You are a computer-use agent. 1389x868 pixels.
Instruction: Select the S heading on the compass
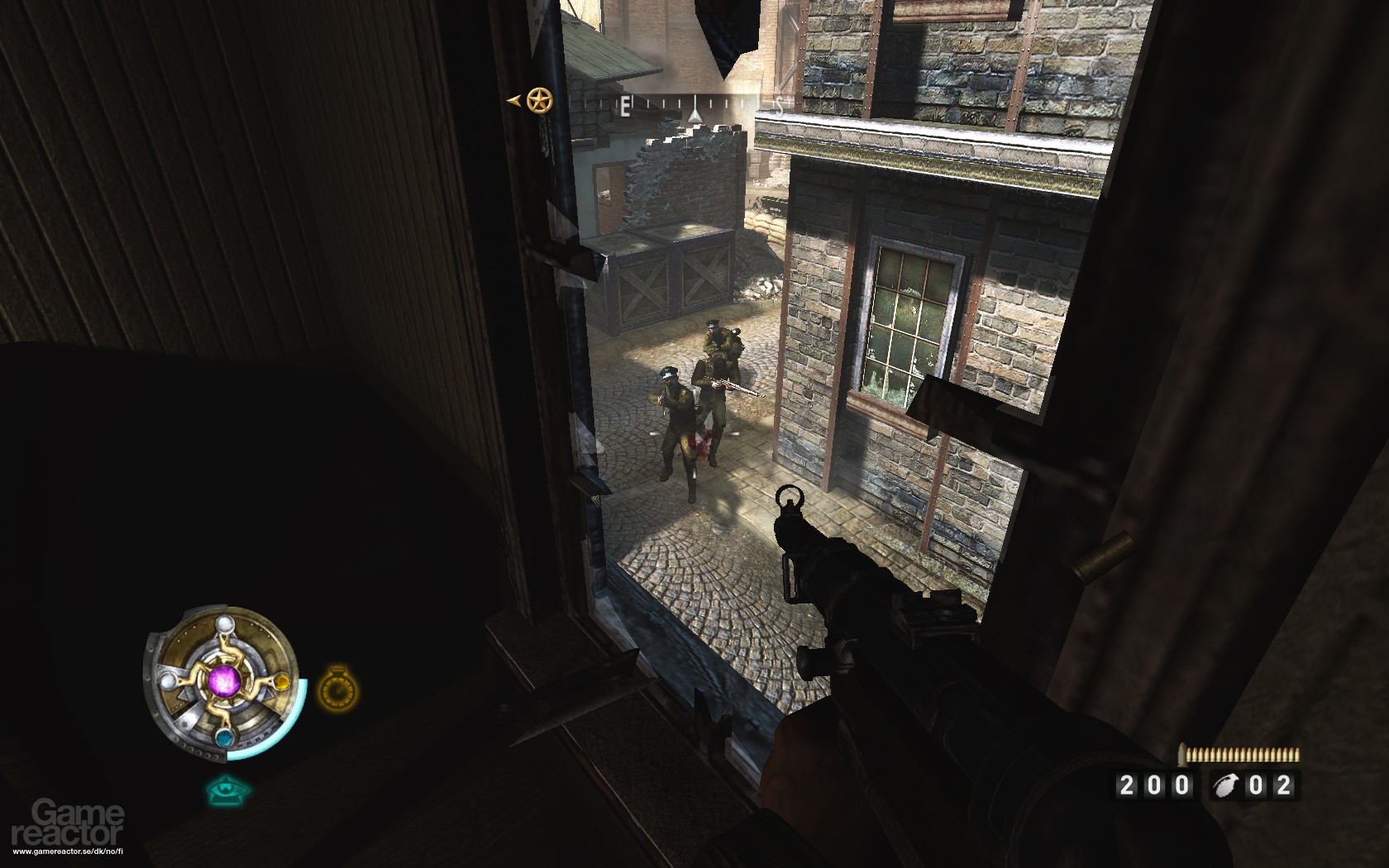tap(780, 106)
